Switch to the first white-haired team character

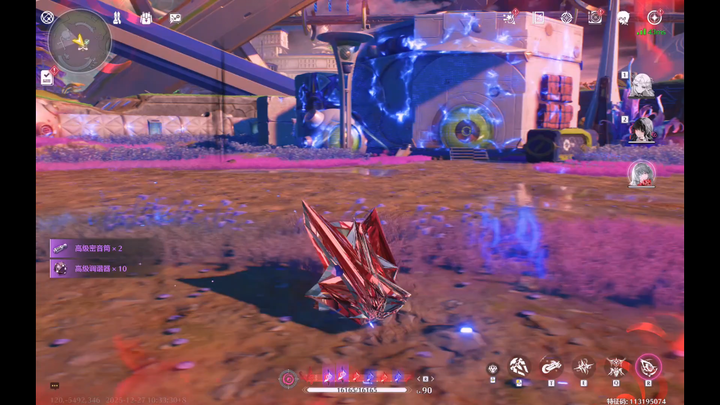click(641, 86)
